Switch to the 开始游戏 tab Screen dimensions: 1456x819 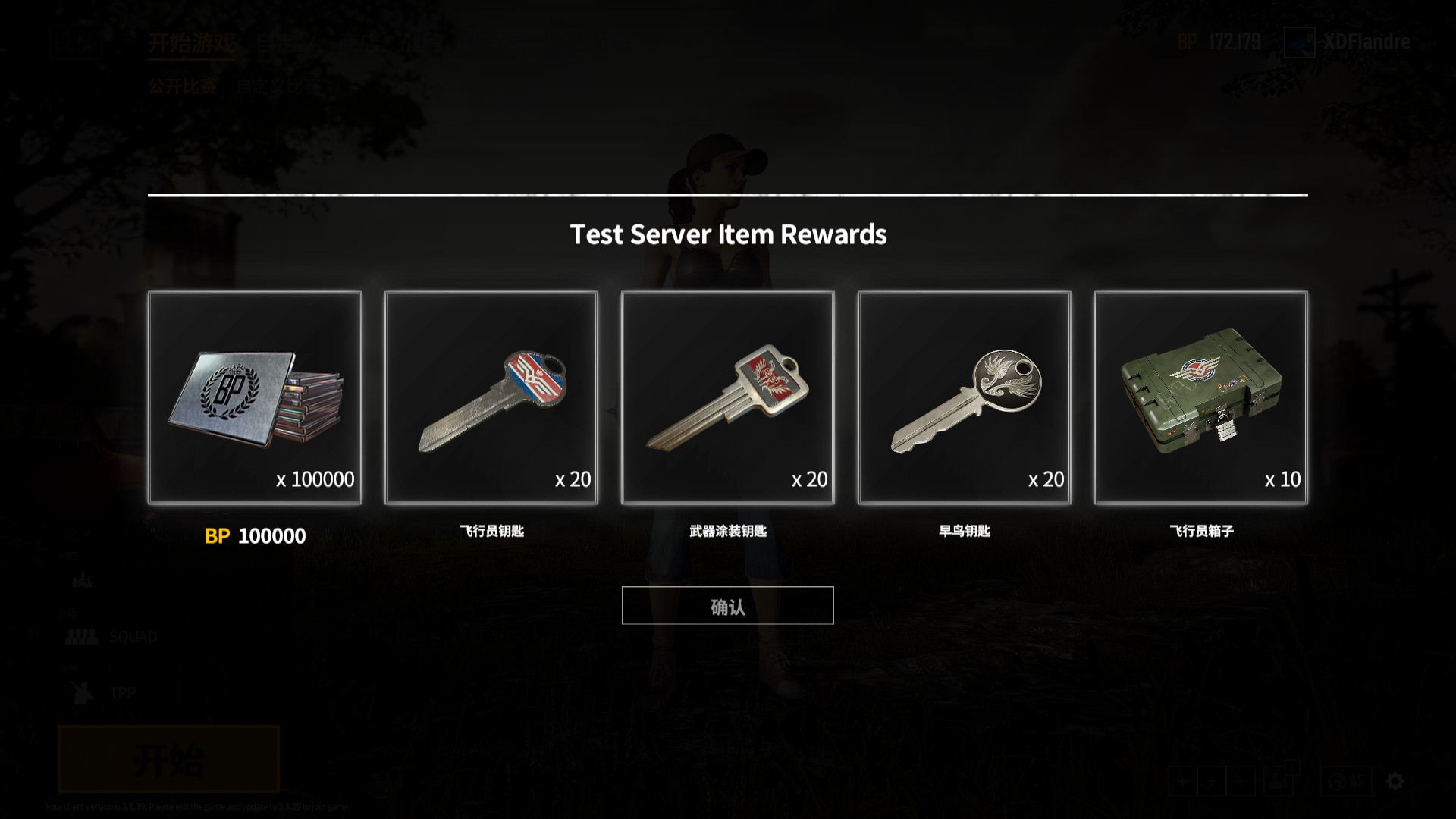pyautogui.click(x=191, y=43)
